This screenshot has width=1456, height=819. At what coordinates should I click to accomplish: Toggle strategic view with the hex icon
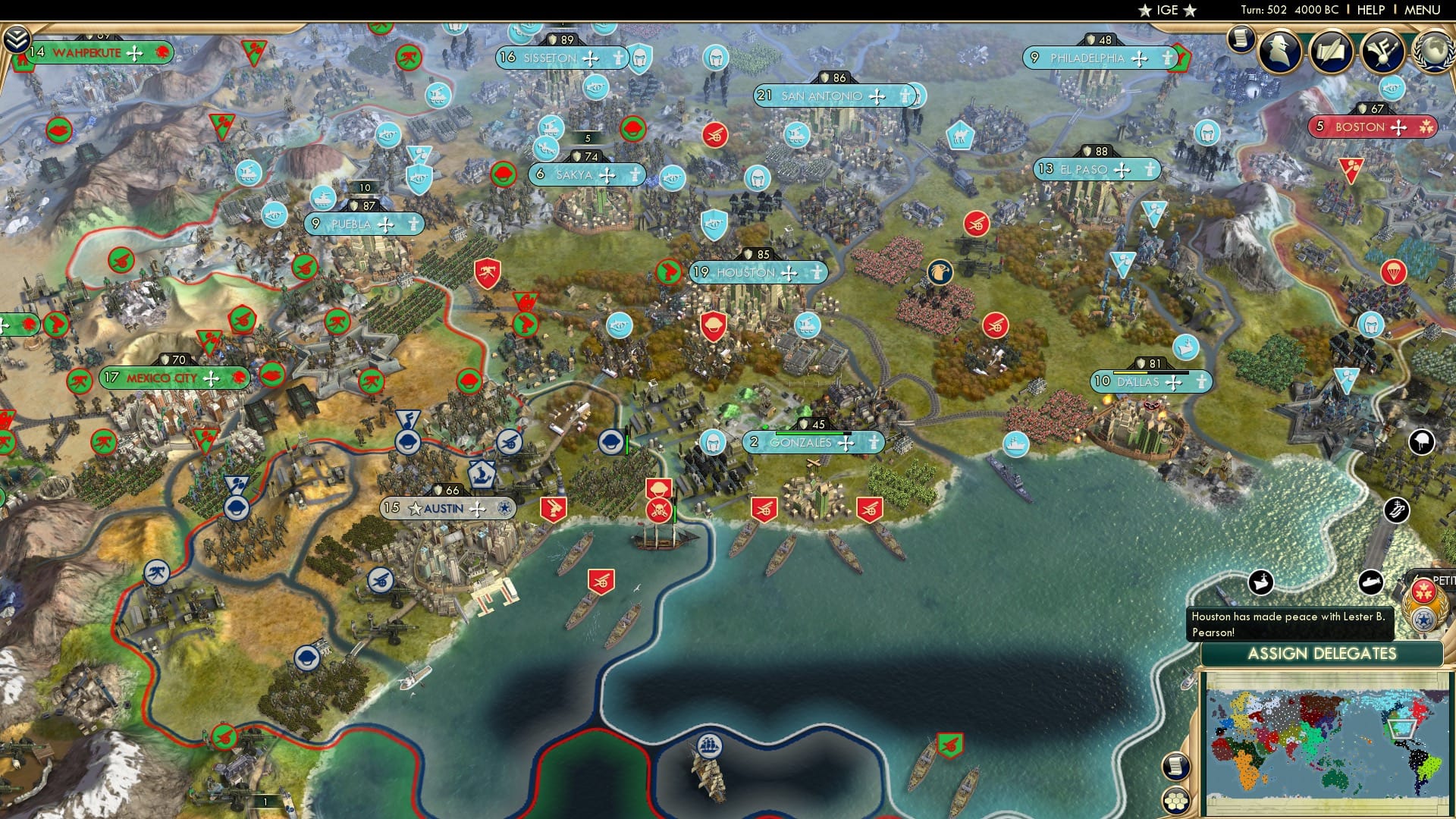point(1177,801)
